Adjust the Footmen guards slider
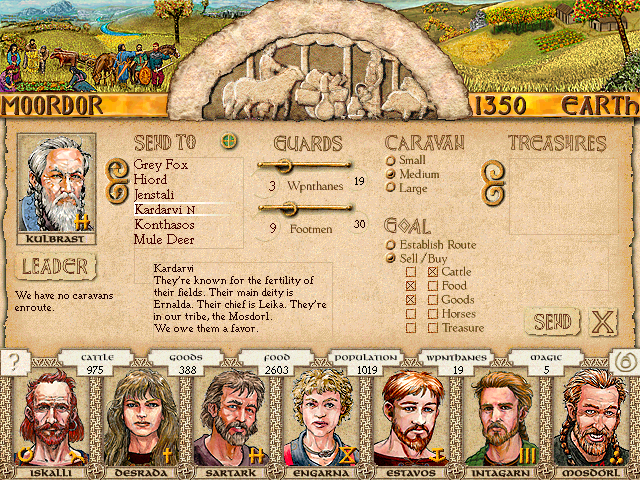This screenshot has width=640, height=480. point(289,207)
